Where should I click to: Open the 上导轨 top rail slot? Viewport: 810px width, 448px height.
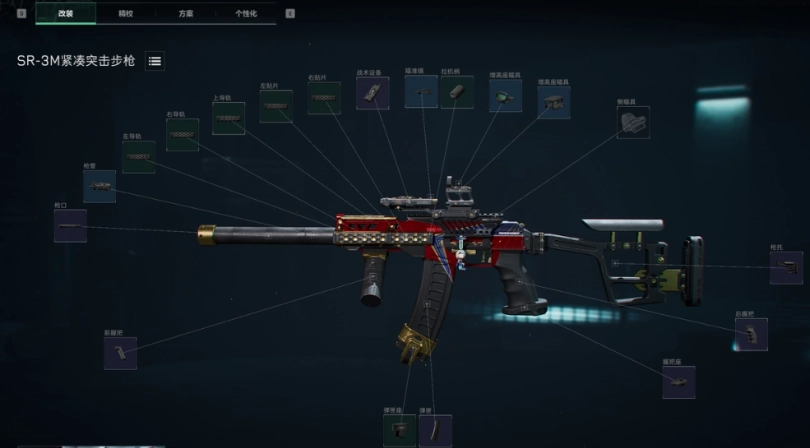(228, 119)
